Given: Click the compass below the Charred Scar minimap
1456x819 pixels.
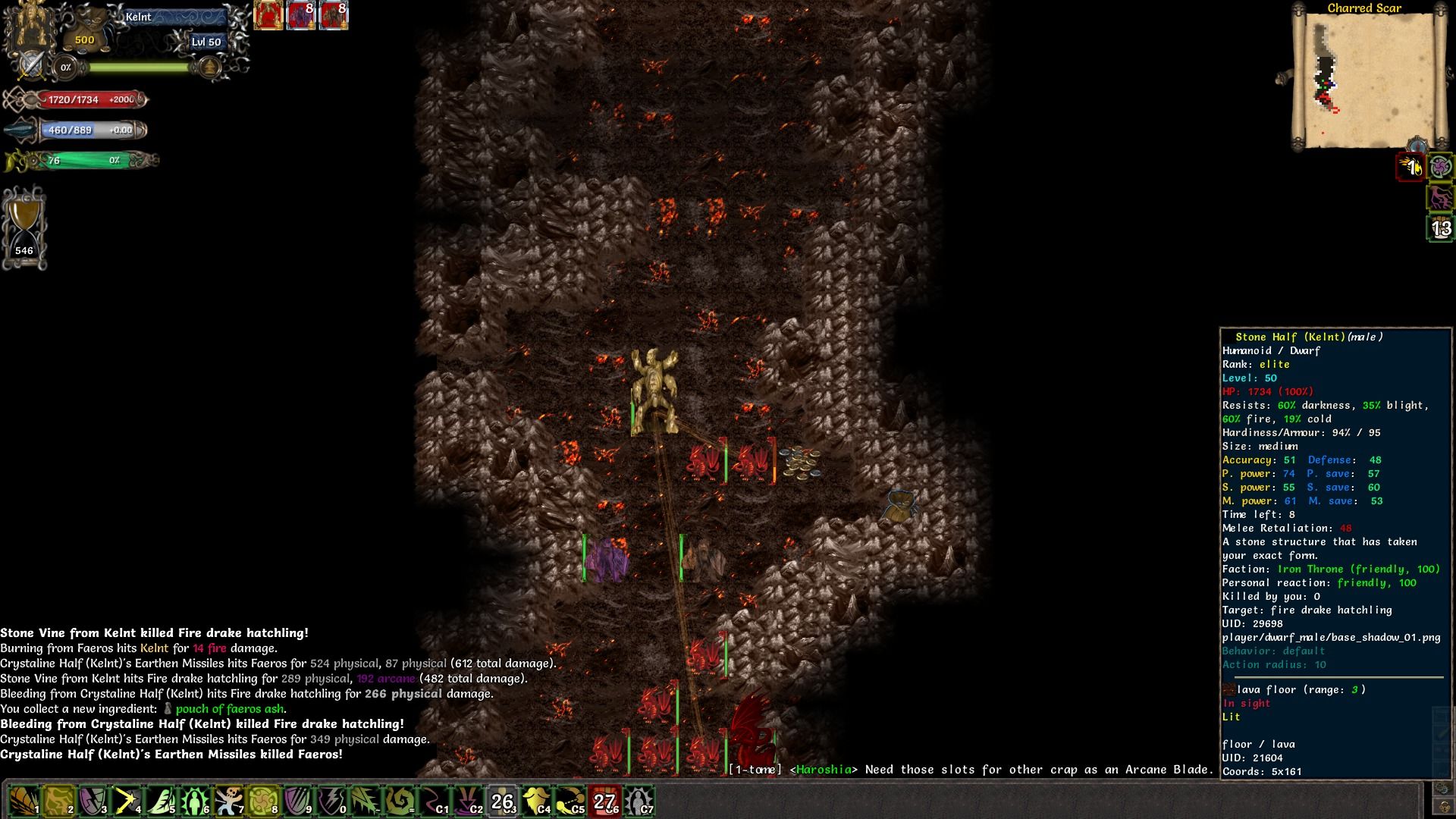Looking at the screenshot, I should (x=1417, y=145).
